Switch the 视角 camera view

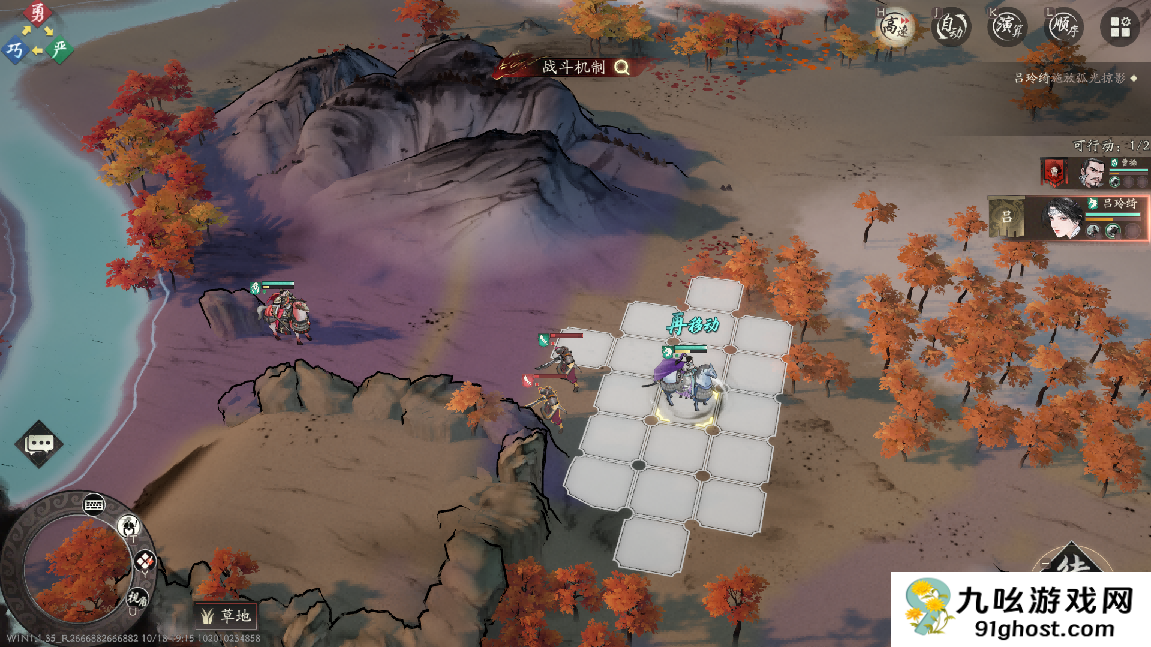tap(137, 596)
